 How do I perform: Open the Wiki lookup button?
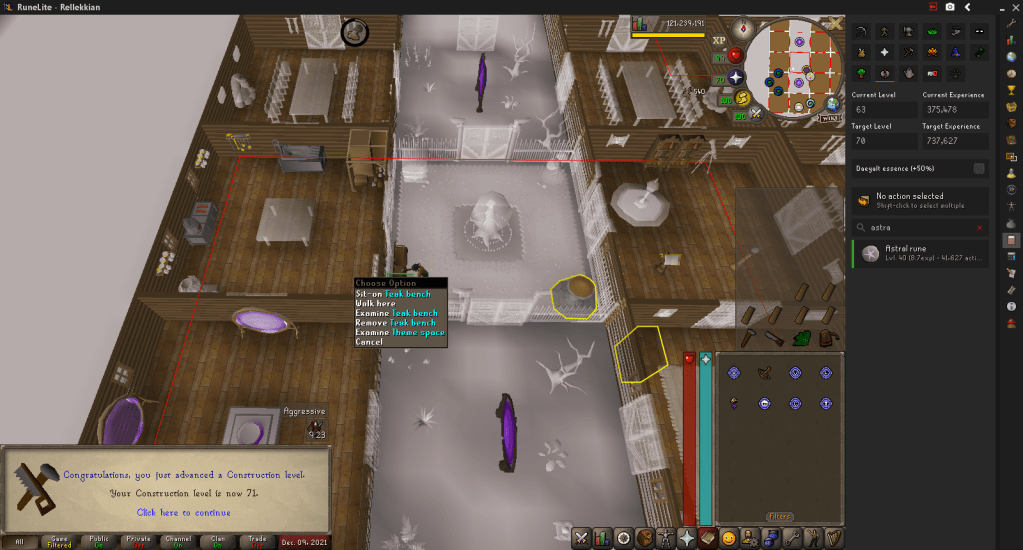tap(829, 117)
